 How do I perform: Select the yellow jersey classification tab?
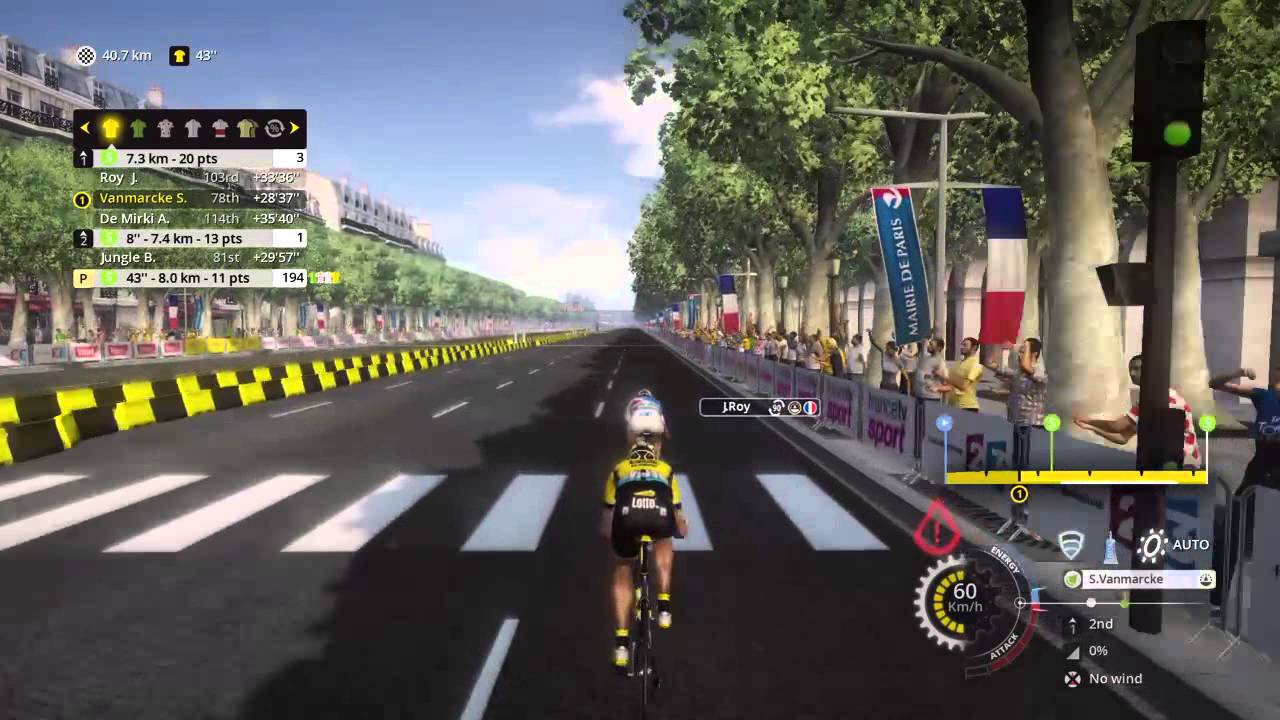tap(111, 128)
